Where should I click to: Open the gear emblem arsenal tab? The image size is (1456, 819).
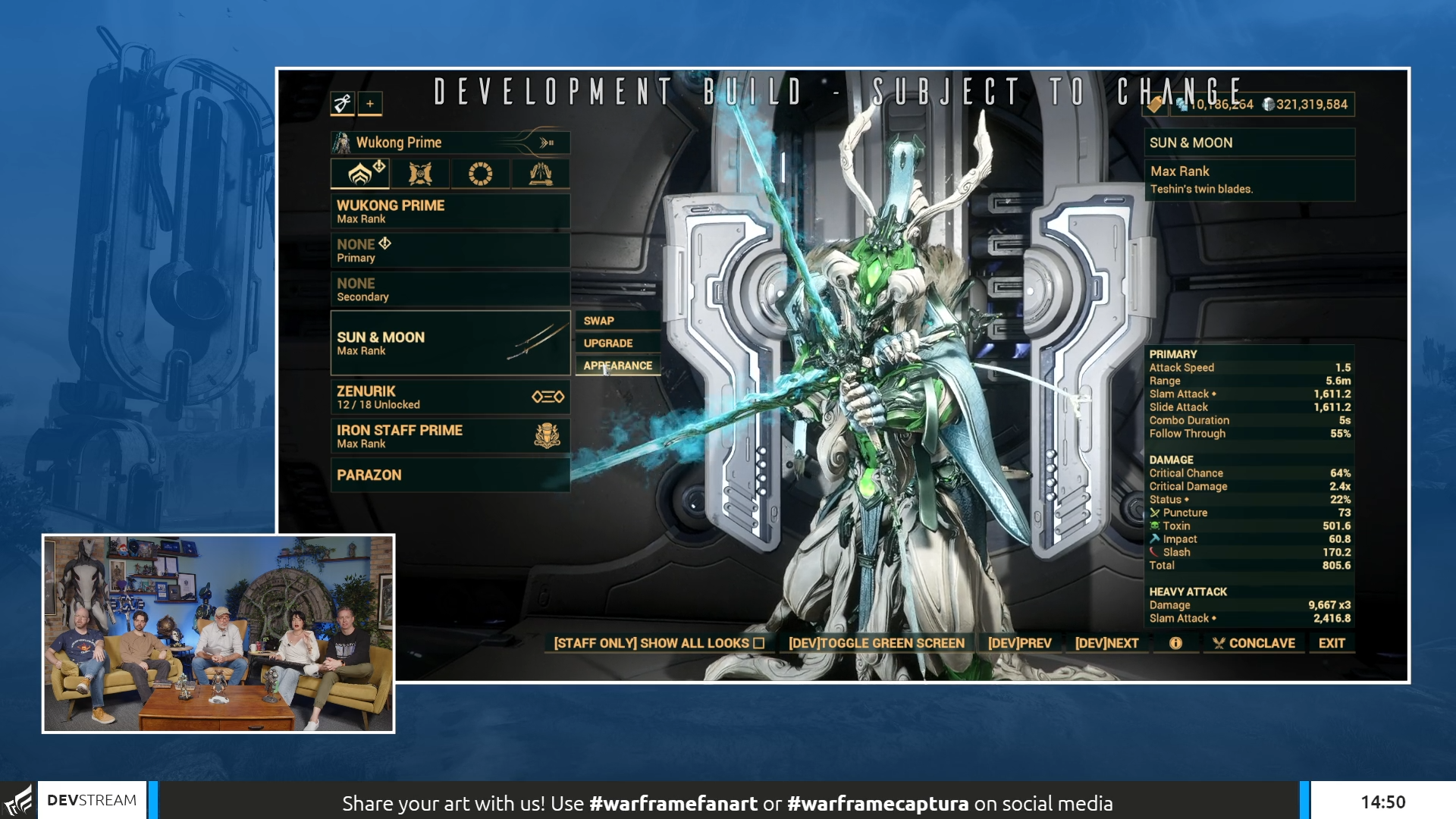click(420, 174)
